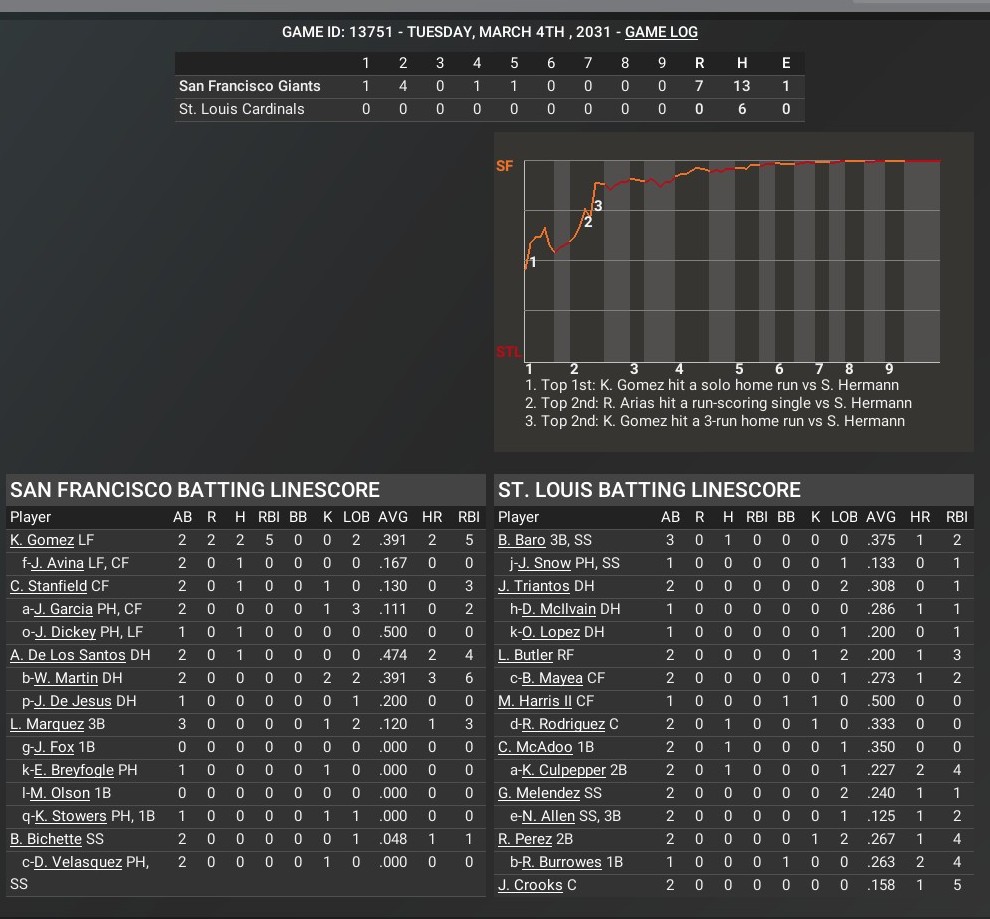Open K. Gomez player profile

point(42,540)
